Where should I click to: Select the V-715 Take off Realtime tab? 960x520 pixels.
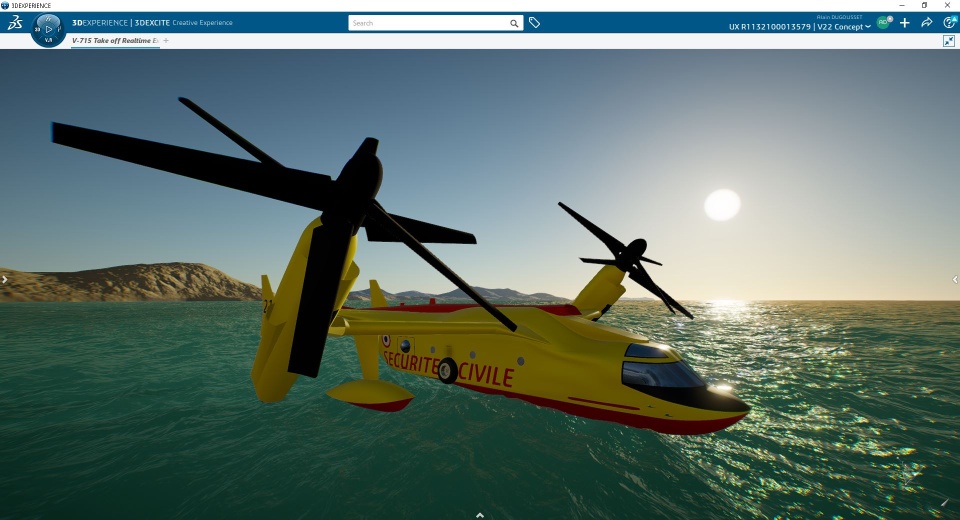coord(114,41)
